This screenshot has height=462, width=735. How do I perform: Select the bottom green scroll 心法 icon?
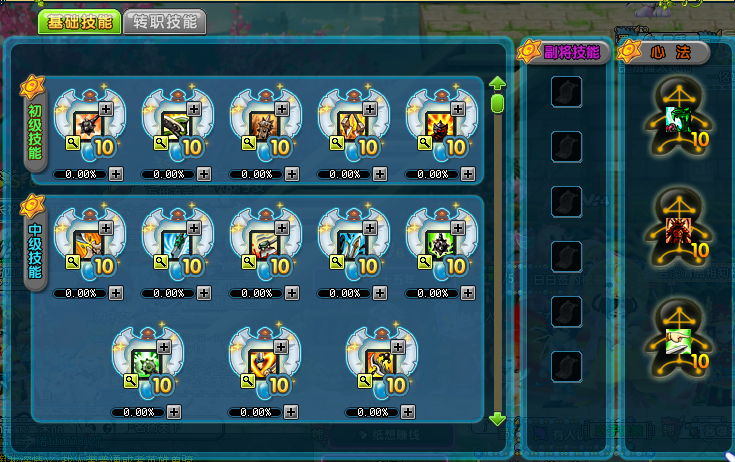tap(677, 343)
